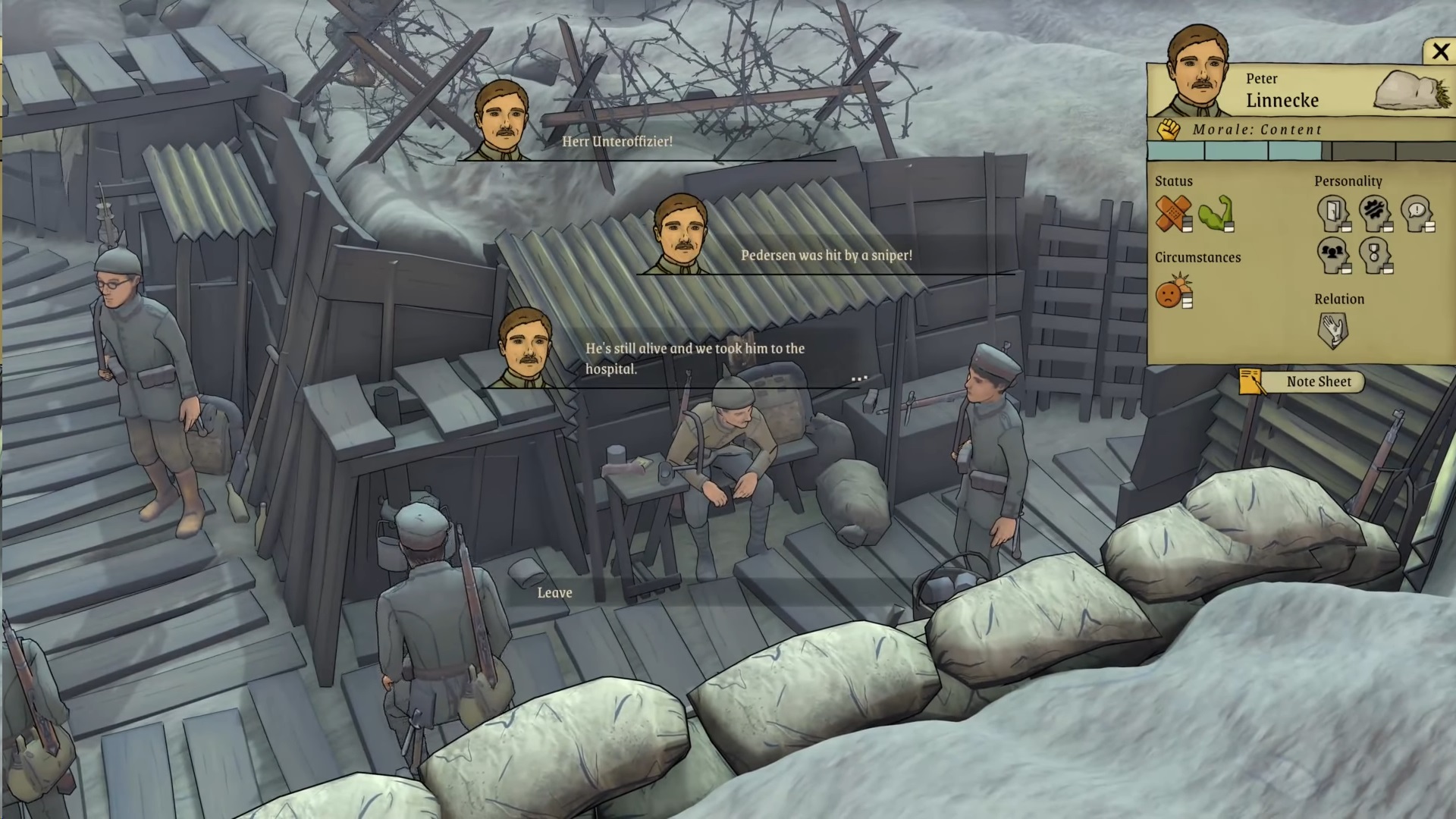The width and height of the screenshot is (1456, 819).
Task: Inspect the speech bubble personality trait
Action: pyautogui.click(x=1416, y=214)
